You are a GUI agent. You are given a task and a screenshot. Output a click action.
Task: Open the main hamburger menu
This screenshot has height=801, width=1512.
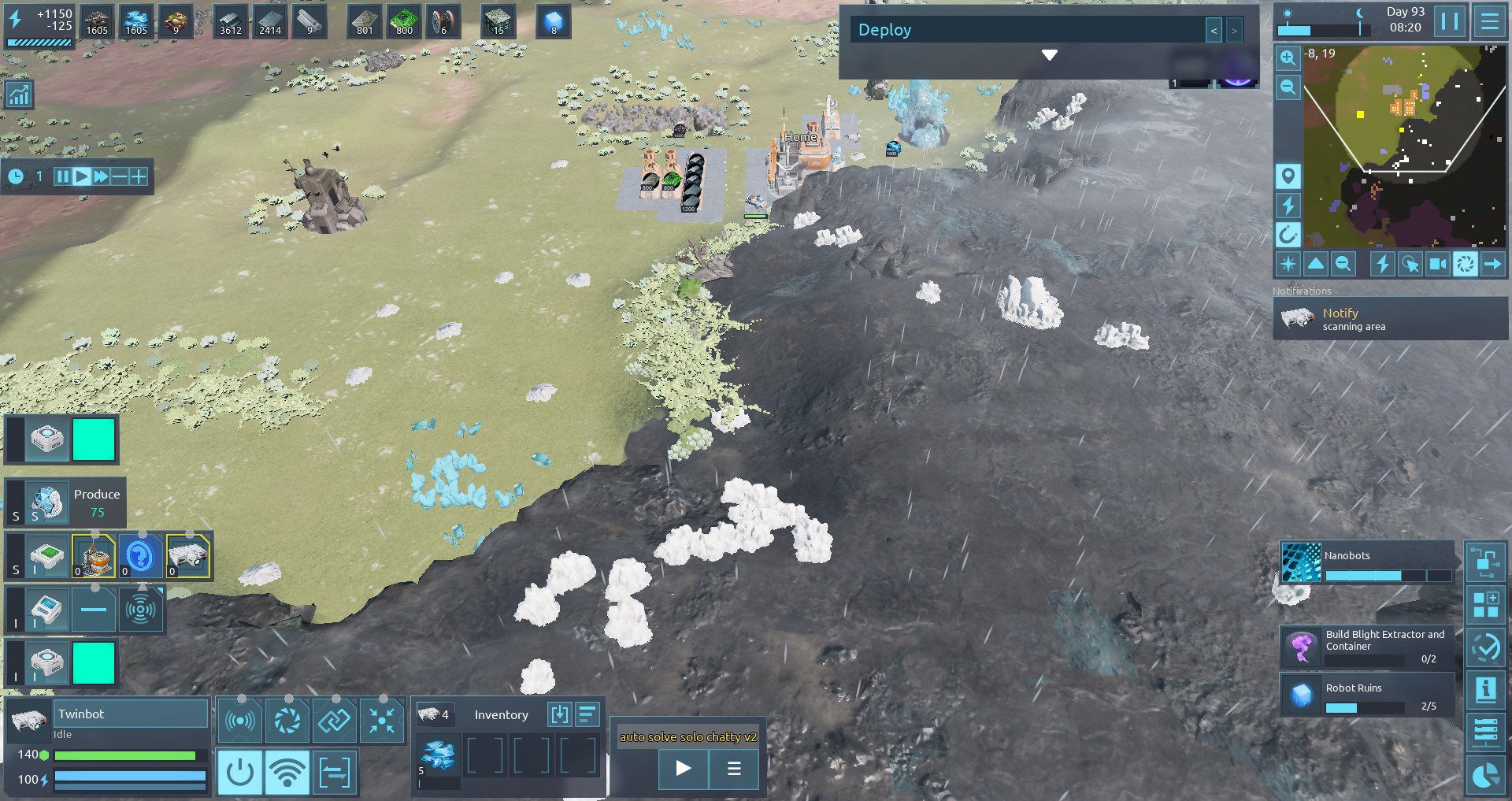(x=1489, y=21)
